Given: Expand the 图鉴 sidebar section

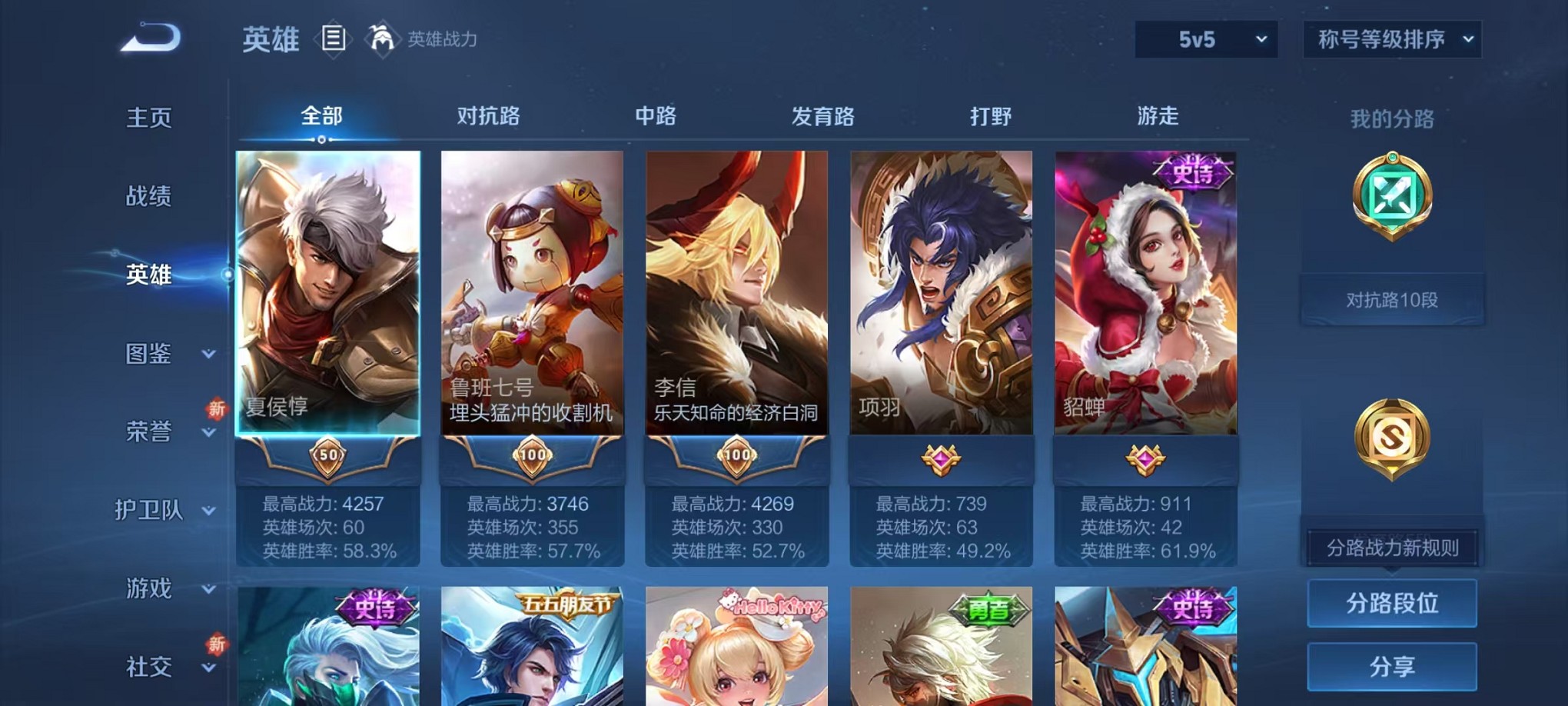Looking at the screenshot, I should pos(151,355).
